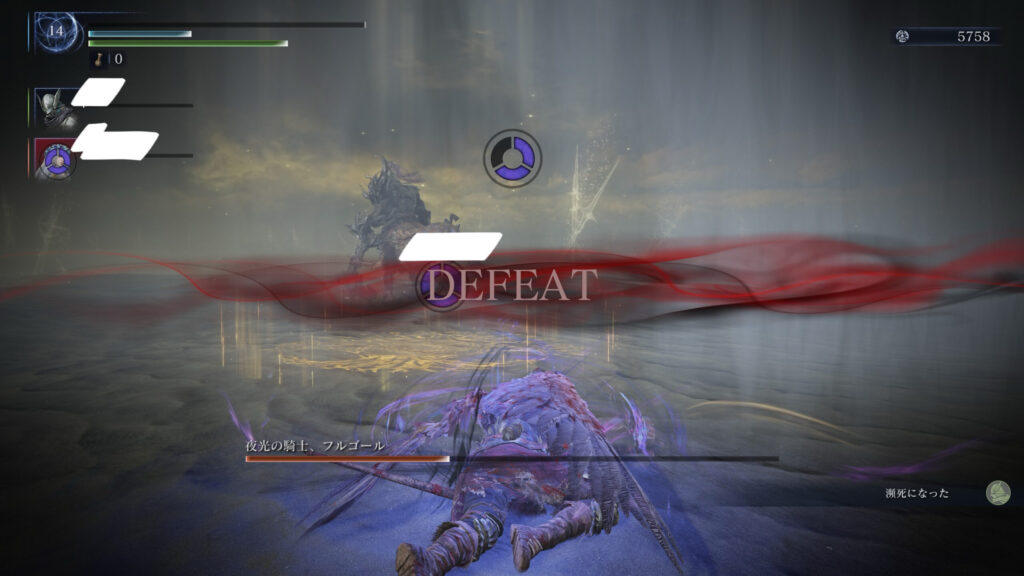1024x576 pixels.
Task: Select the red downed teammate portrait
Action: [x=54, y=158]
